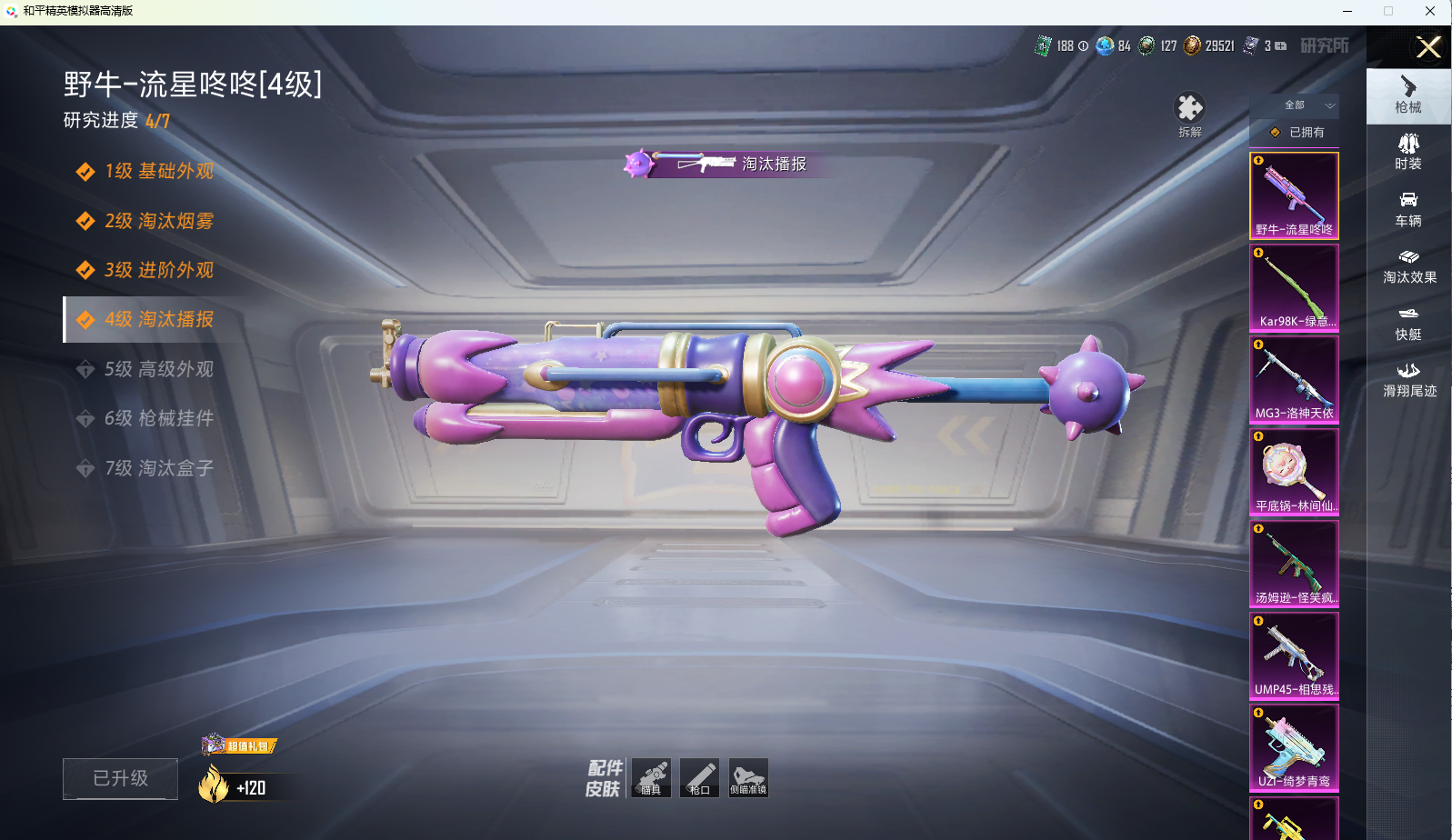Choose the MG3-洛神天依 skin thumbnail
1452x840 pixels.
click(x=1294, y=380)
